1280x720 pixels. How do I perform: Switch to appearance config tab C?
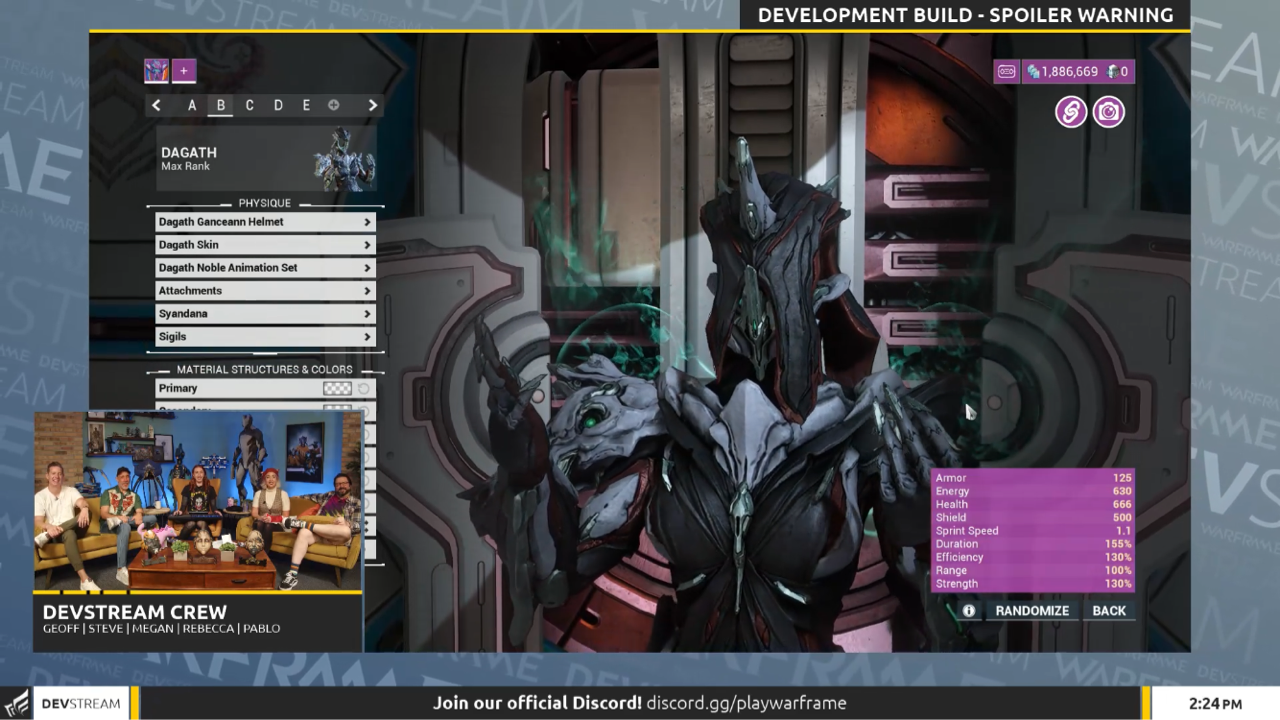(x=249, y=105)
